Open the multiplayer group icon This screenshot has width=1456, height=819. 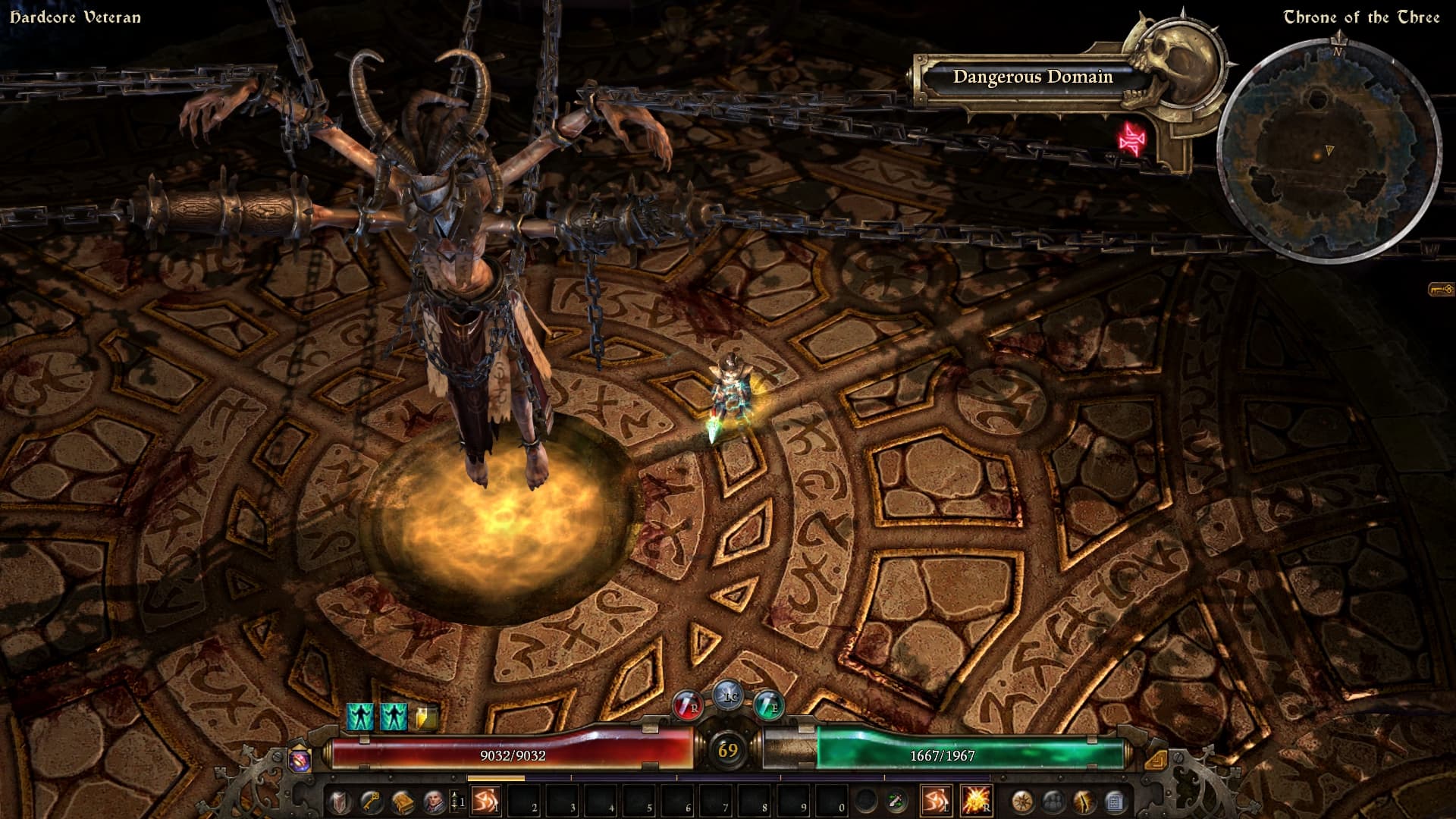pos(1053,801)
